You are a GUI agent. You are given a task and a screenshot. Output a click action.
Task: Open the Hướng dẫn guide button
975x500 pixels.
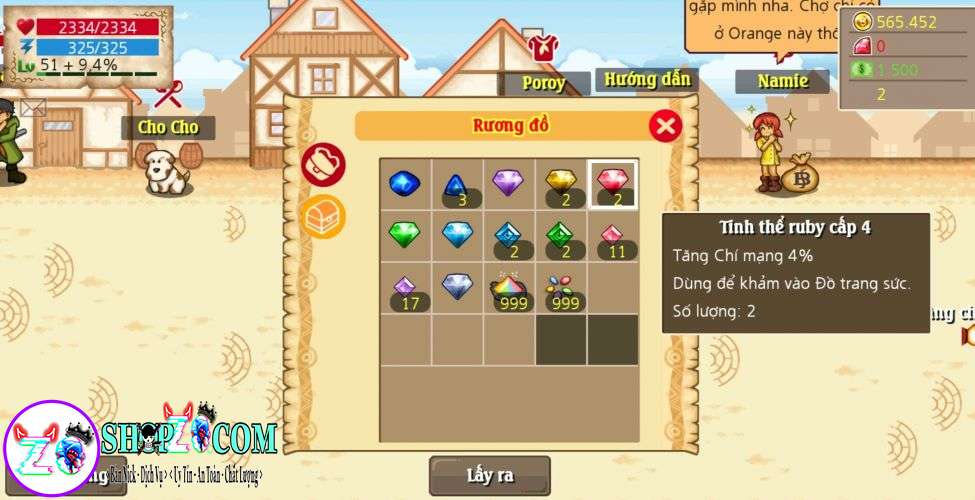click(647, 80)
